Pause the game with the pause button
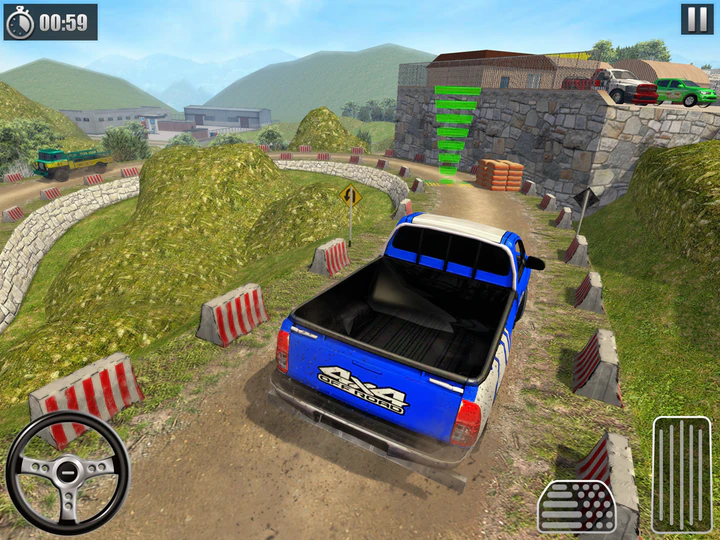The width and height of the screenshot is (720, 540). (x=697, y=19)
